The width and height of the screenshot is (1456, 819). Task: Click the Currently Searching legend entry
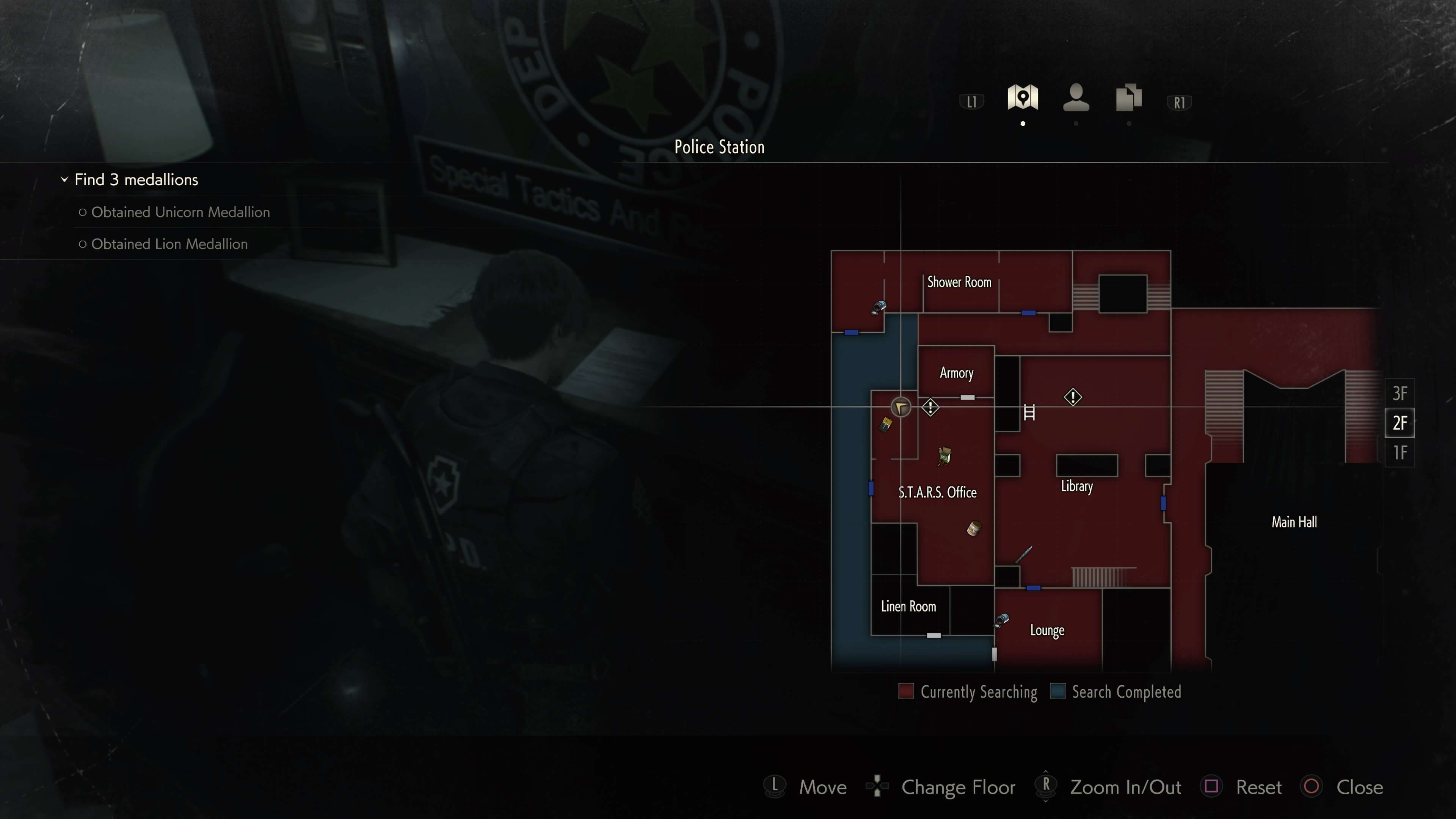point(968,692)
